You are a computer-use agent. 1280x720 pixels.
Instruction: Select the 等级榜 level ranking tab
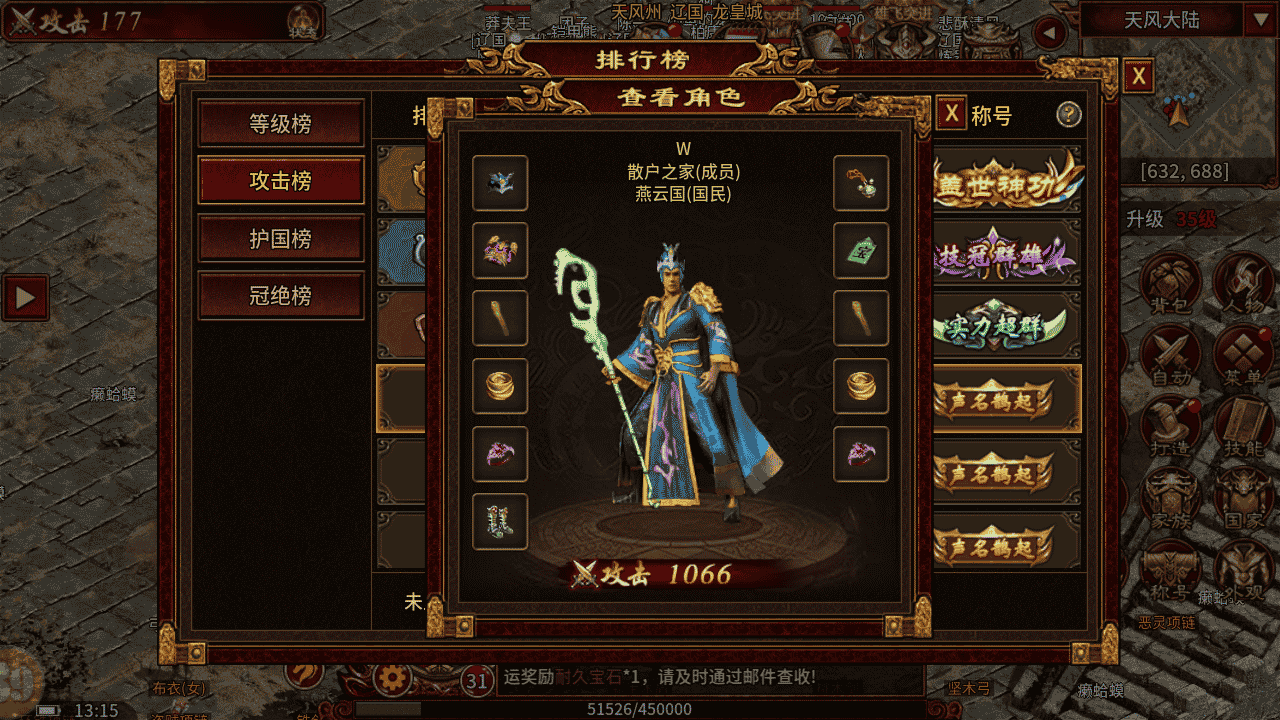(281, 124)
